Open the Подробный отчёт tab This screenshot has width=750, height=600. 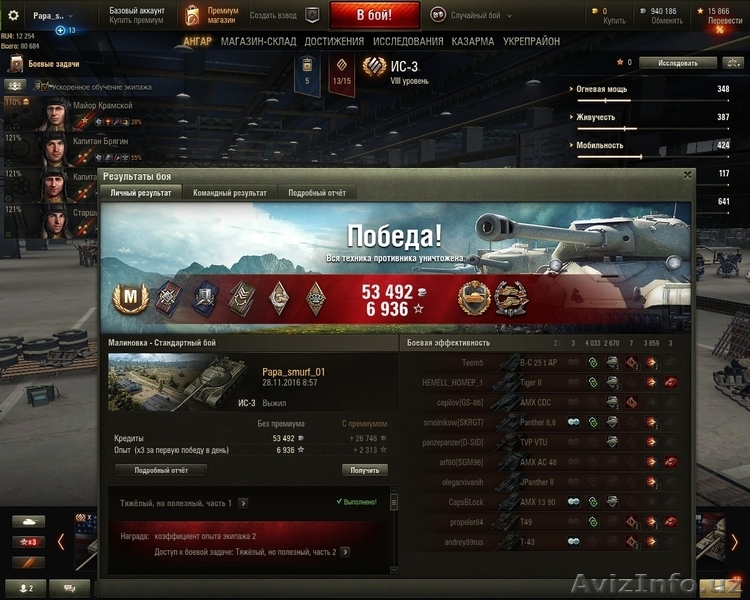pos(317,192)
